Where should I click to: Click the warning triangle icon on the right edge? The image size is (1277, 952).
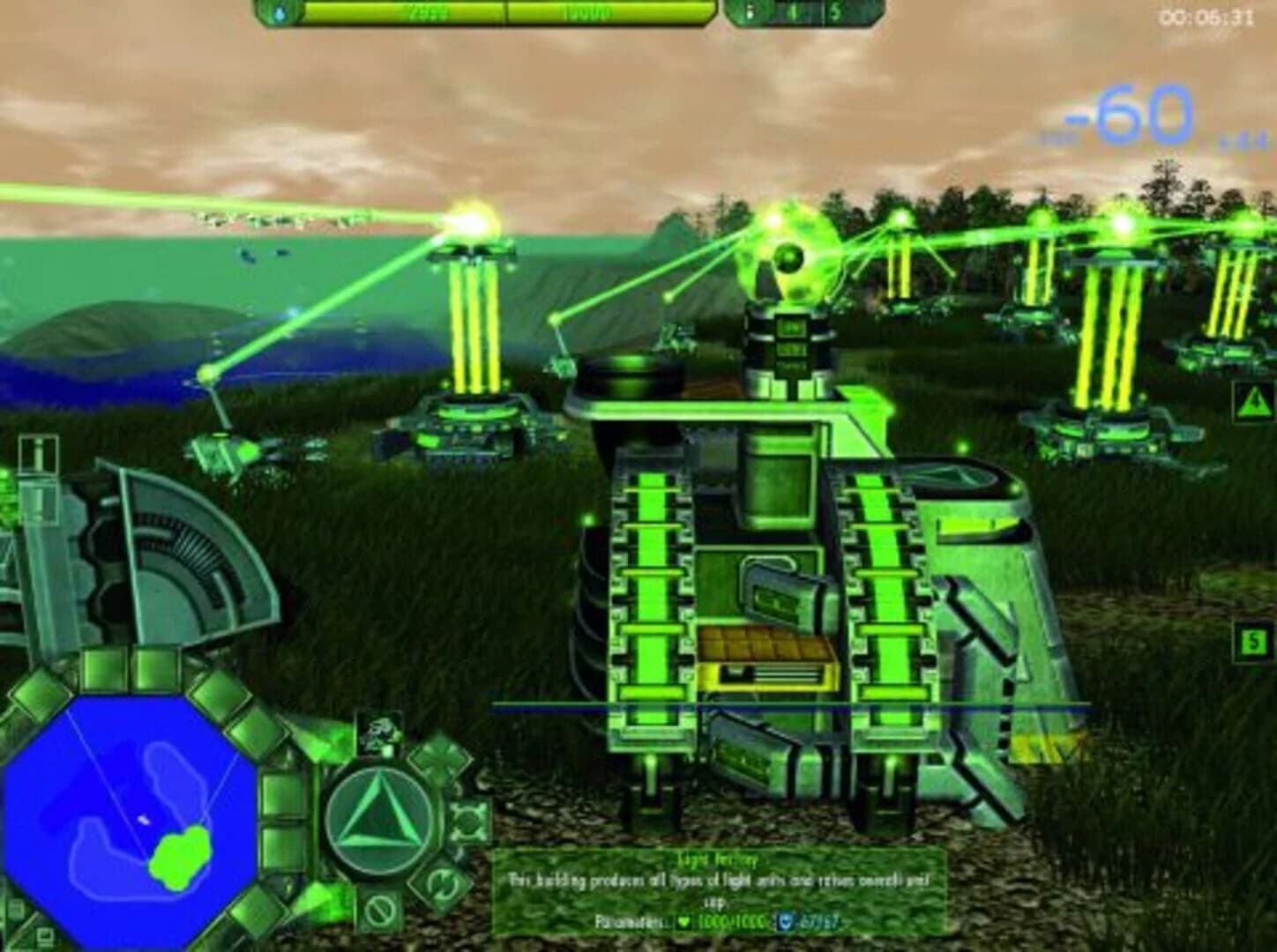pos(1251,401)
